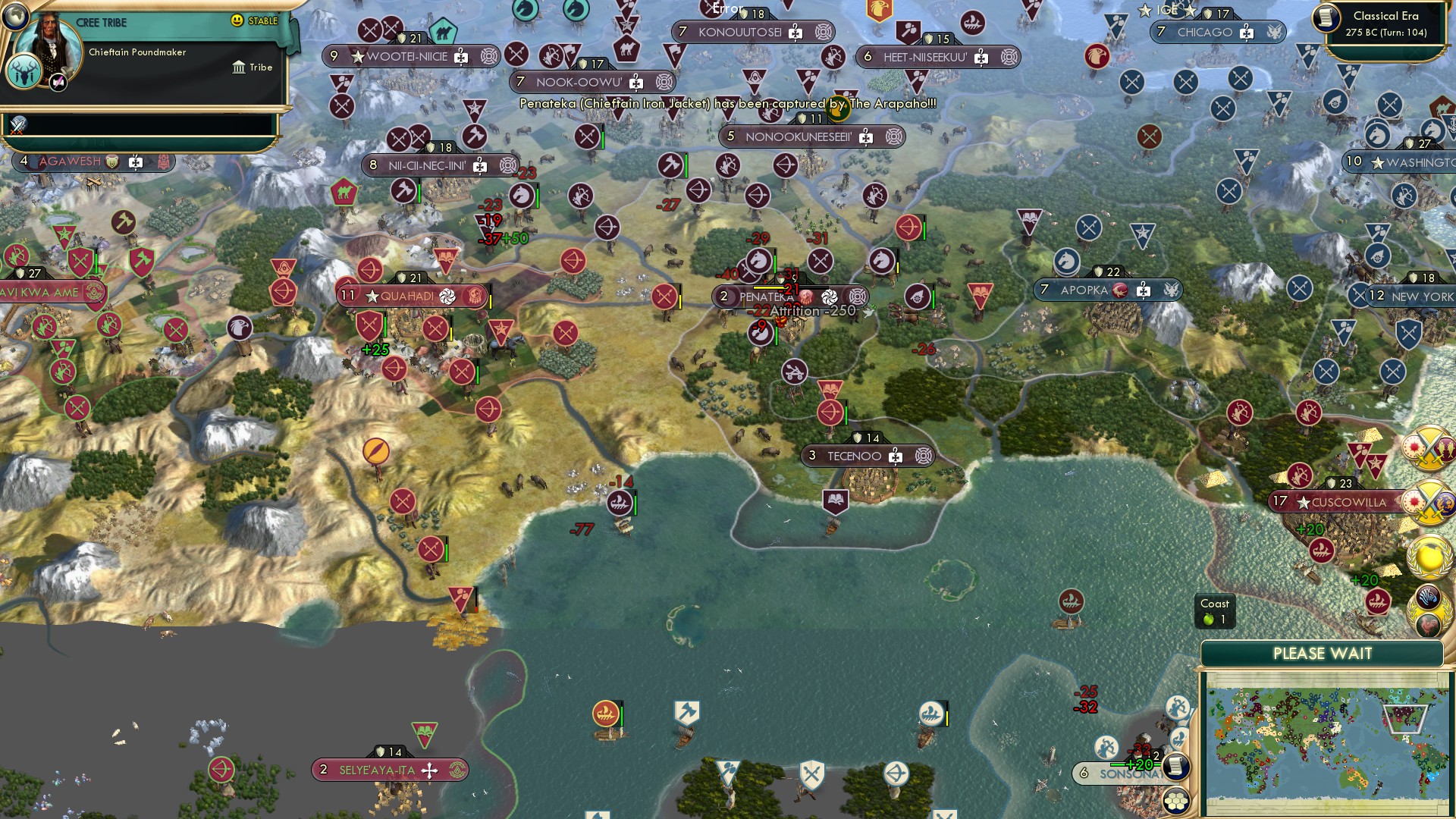Open the Tecenoo city banner
This screenshot has height=819, width=1456.
pyautogui.click(x=854, y=456)
